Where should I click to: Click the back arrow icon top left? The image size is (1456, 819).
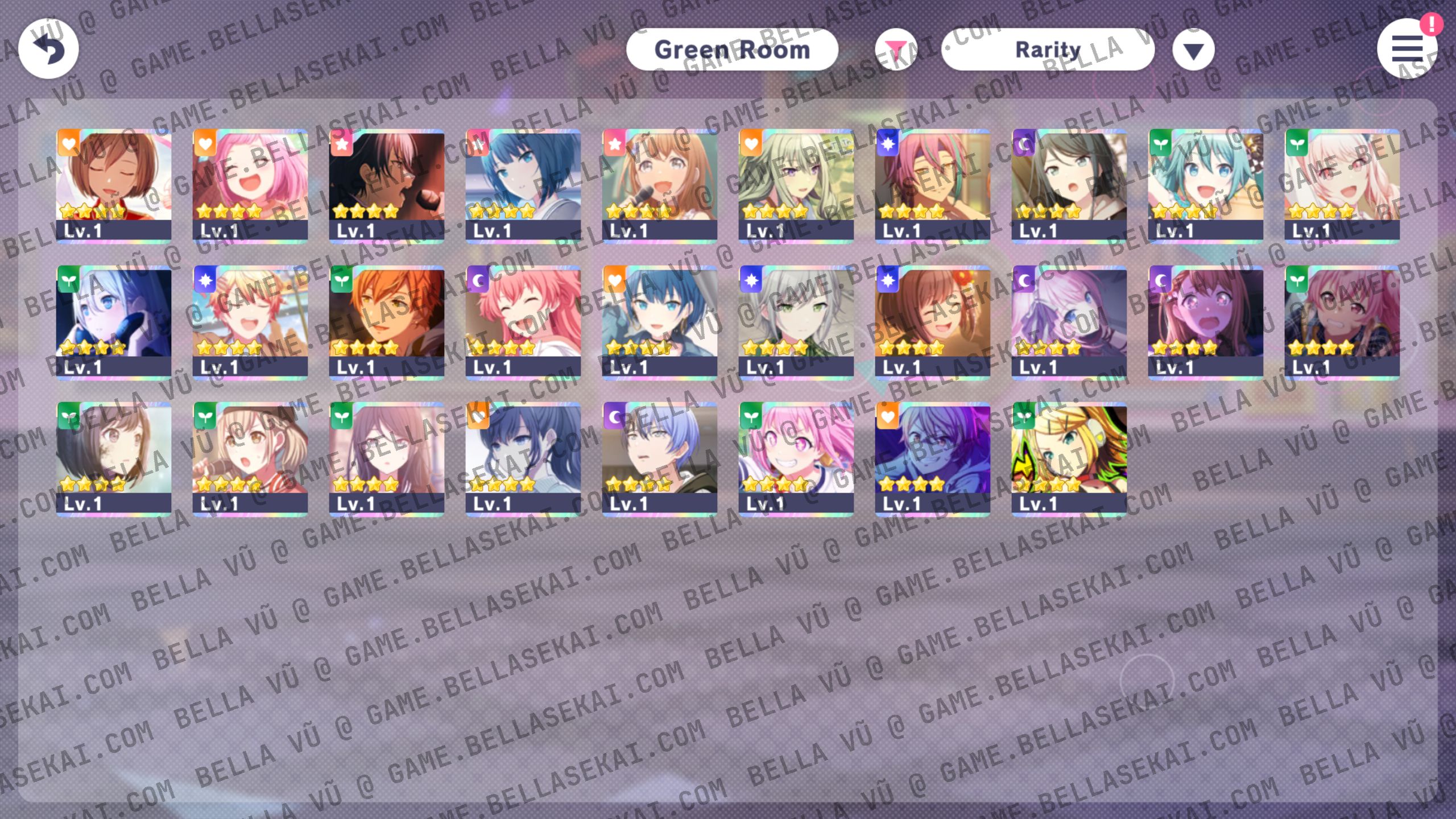tap(48, 49)
